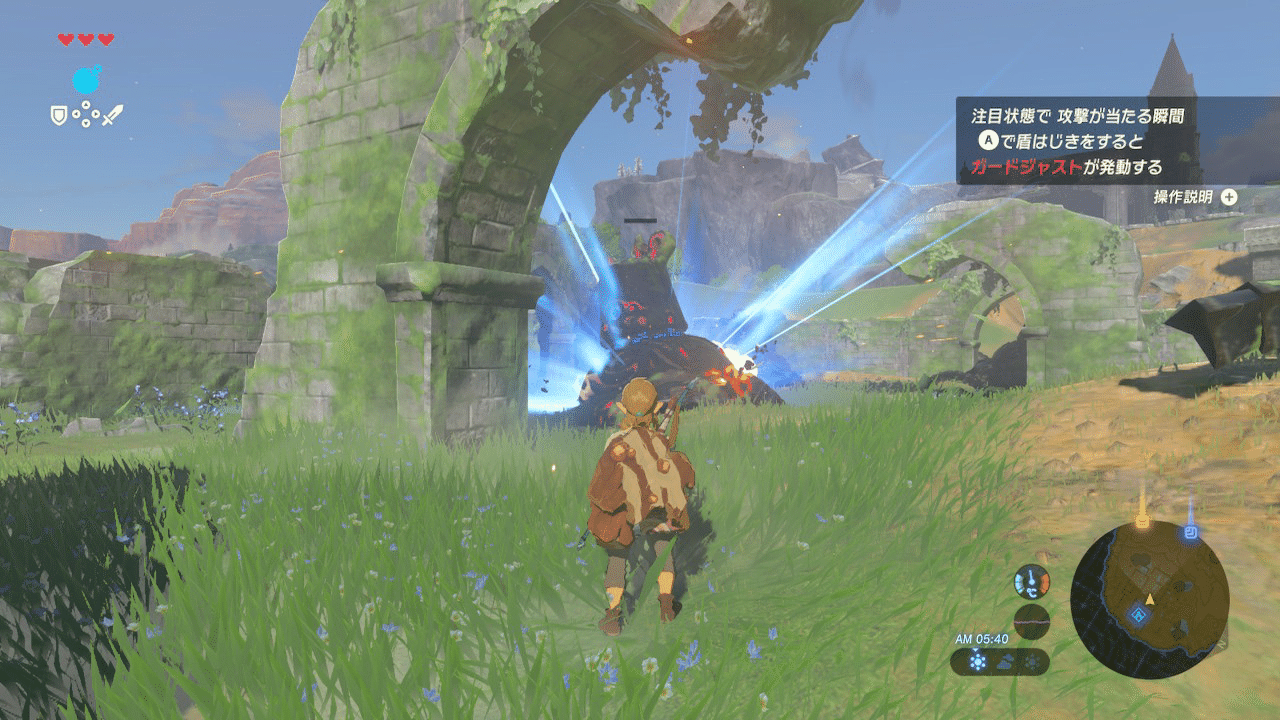Select the round Bomb rune icon
The image size is (1280, 720).
[x=86, y=79]
